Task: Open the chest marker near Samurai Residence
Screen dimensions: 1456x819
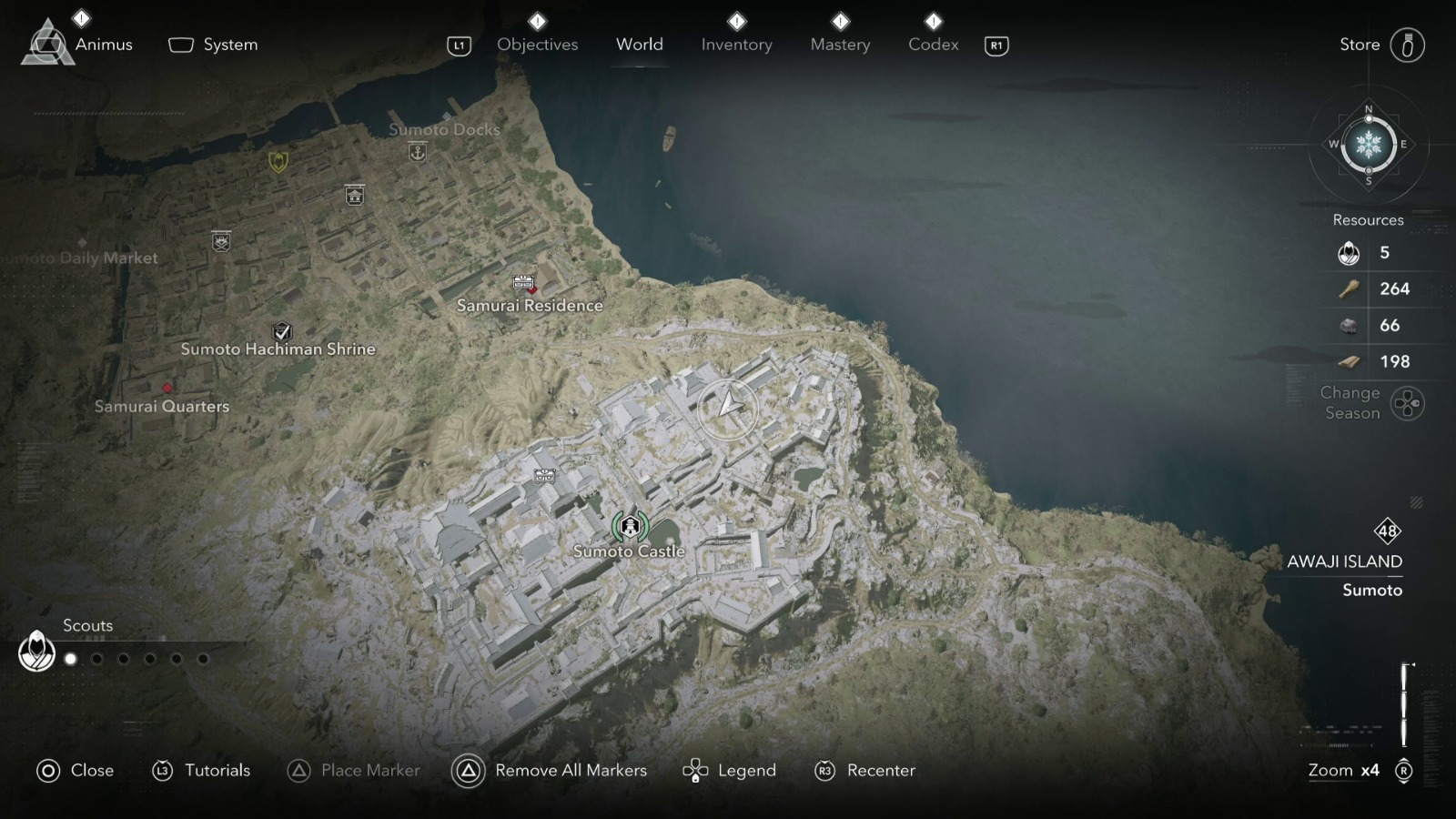Action: (523, 282)
